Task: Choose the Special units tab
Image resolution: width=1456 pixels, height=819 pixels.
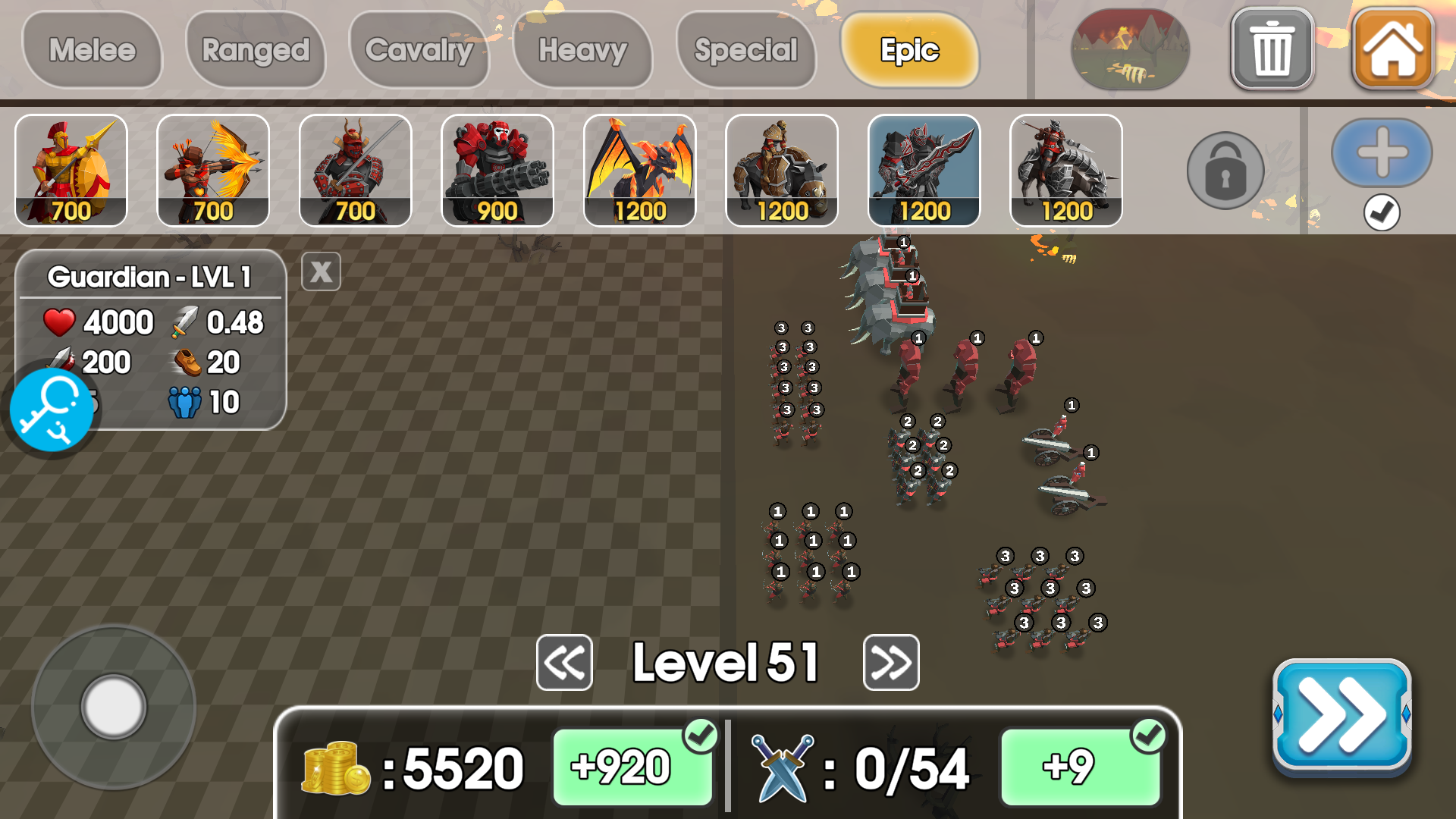Action: pyautogui.click(x=746, y=50)
